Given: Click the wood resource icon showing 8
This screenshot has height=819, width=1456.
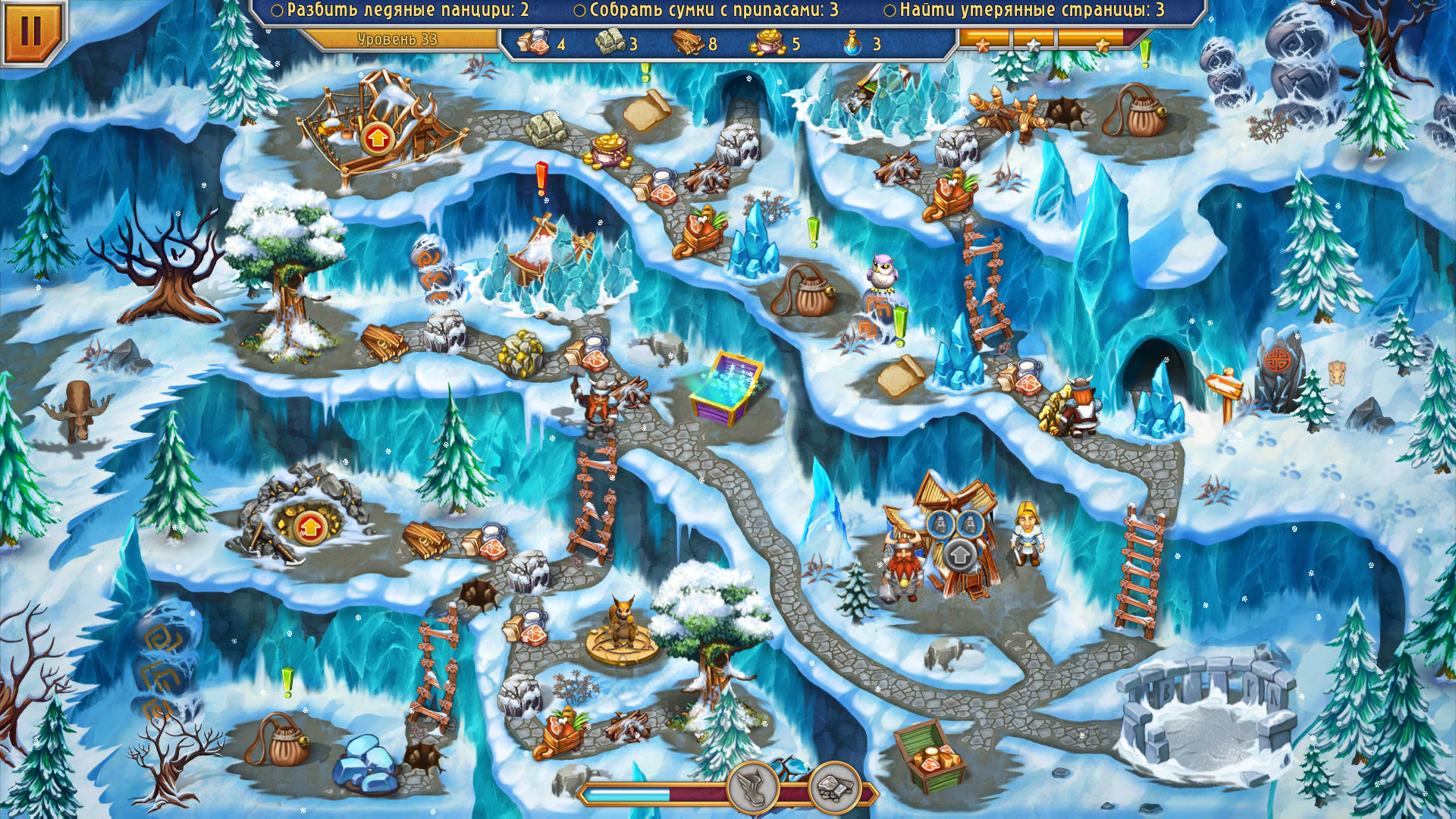Looking at the screenshot, I should coord(686,43).
